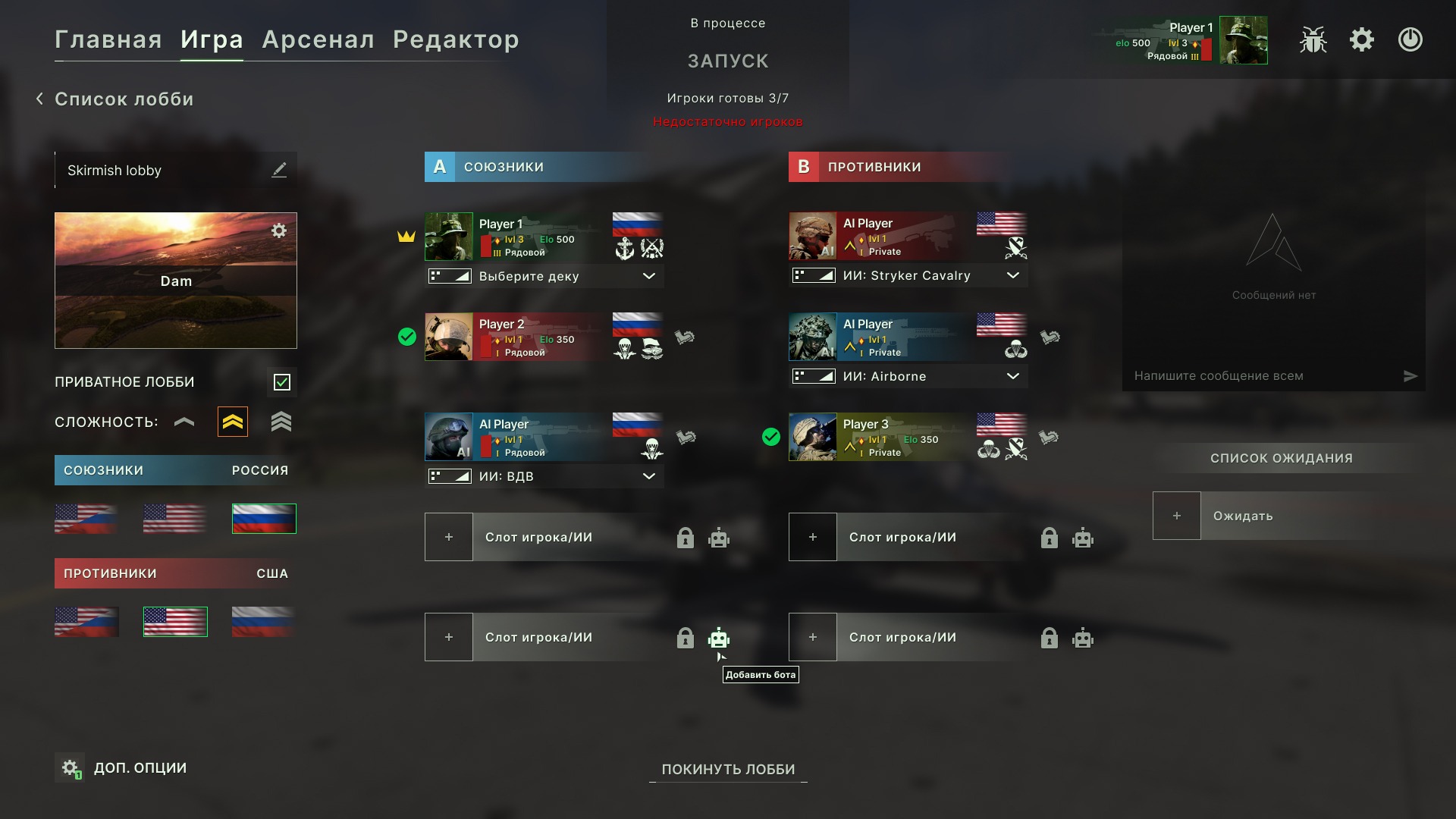
Task: Edit the Skirmish lobby name
Action: (x=279, y=170)
